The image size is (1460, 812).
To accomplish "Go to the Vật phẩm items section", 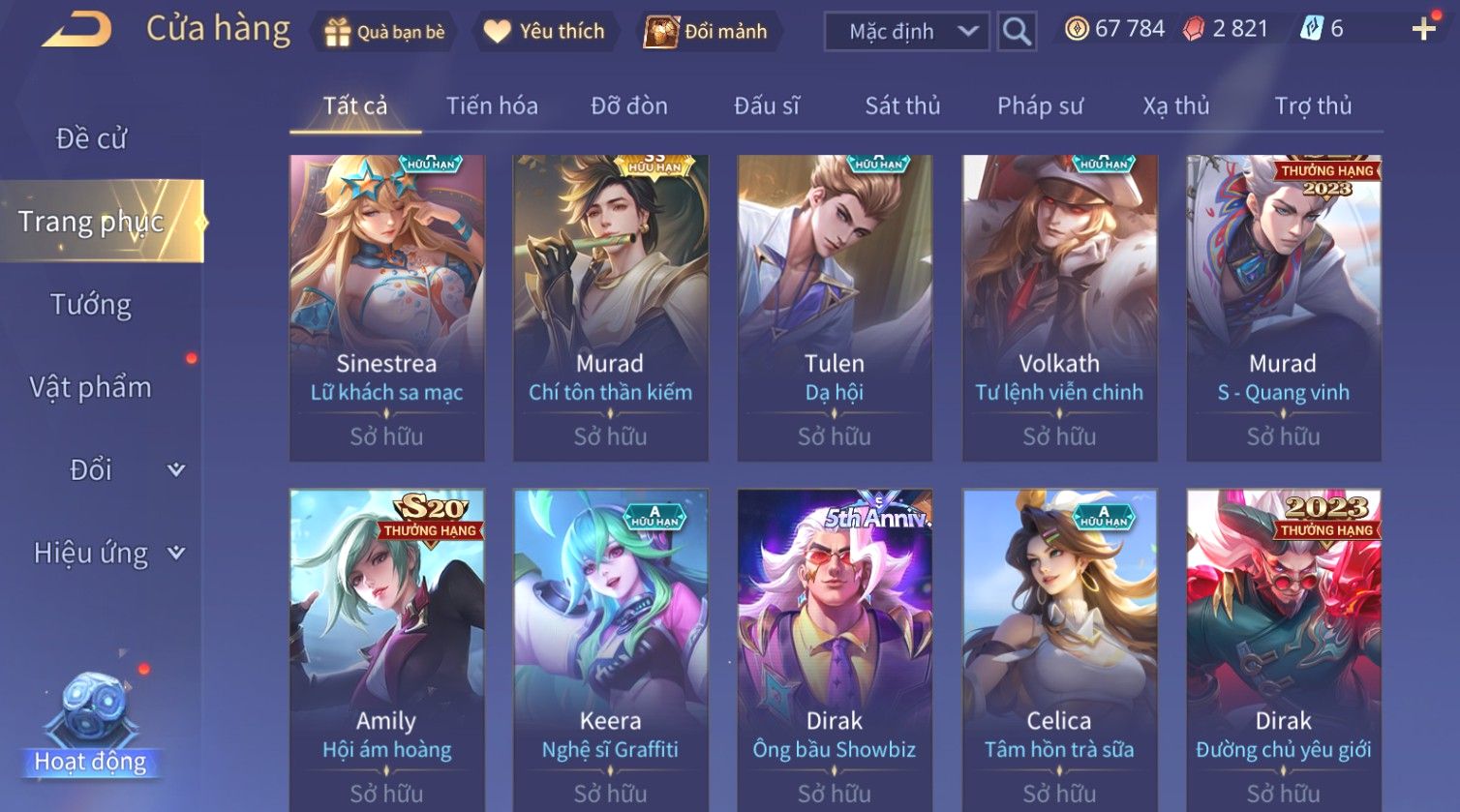I will (x=91, y=387).
